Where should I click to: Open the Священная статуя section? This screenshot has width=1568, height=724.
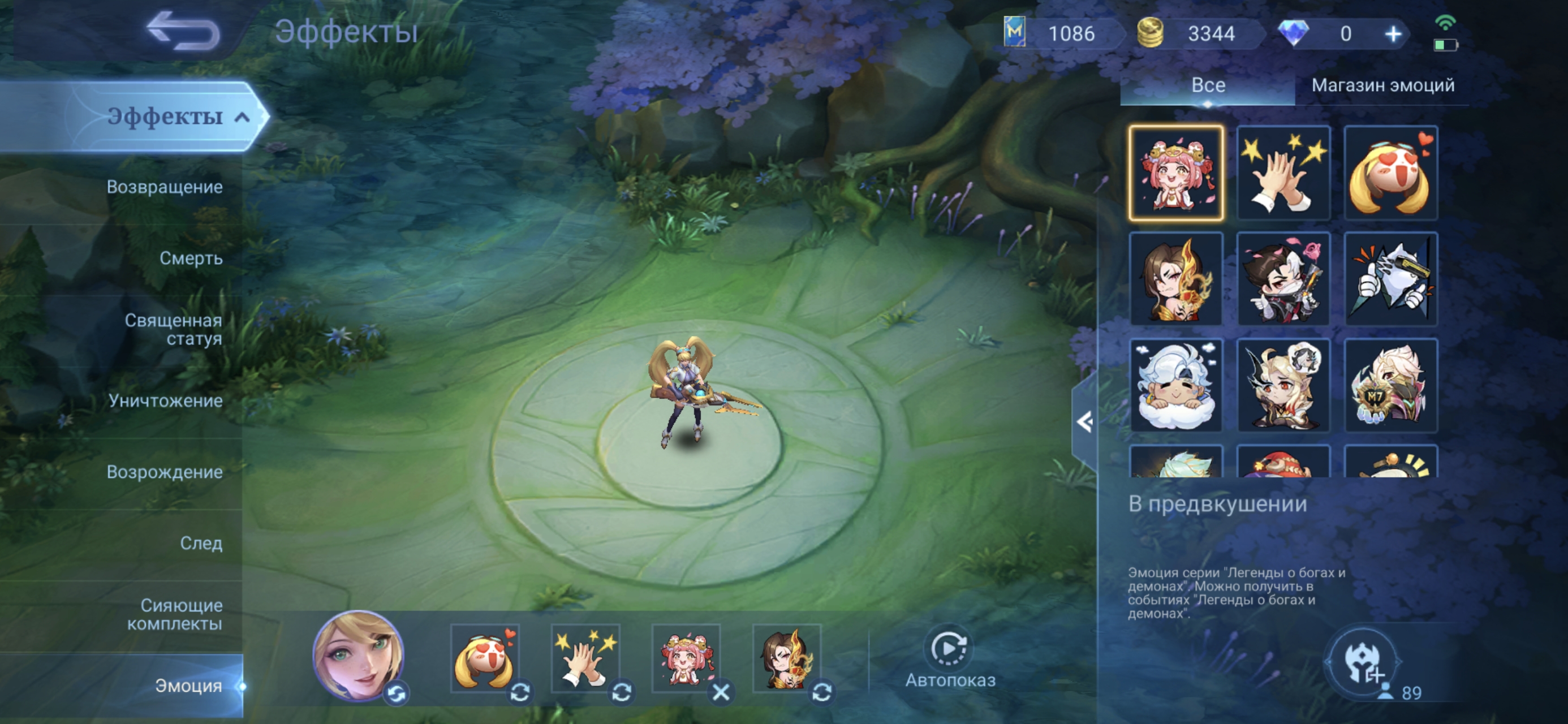(173, 329)
